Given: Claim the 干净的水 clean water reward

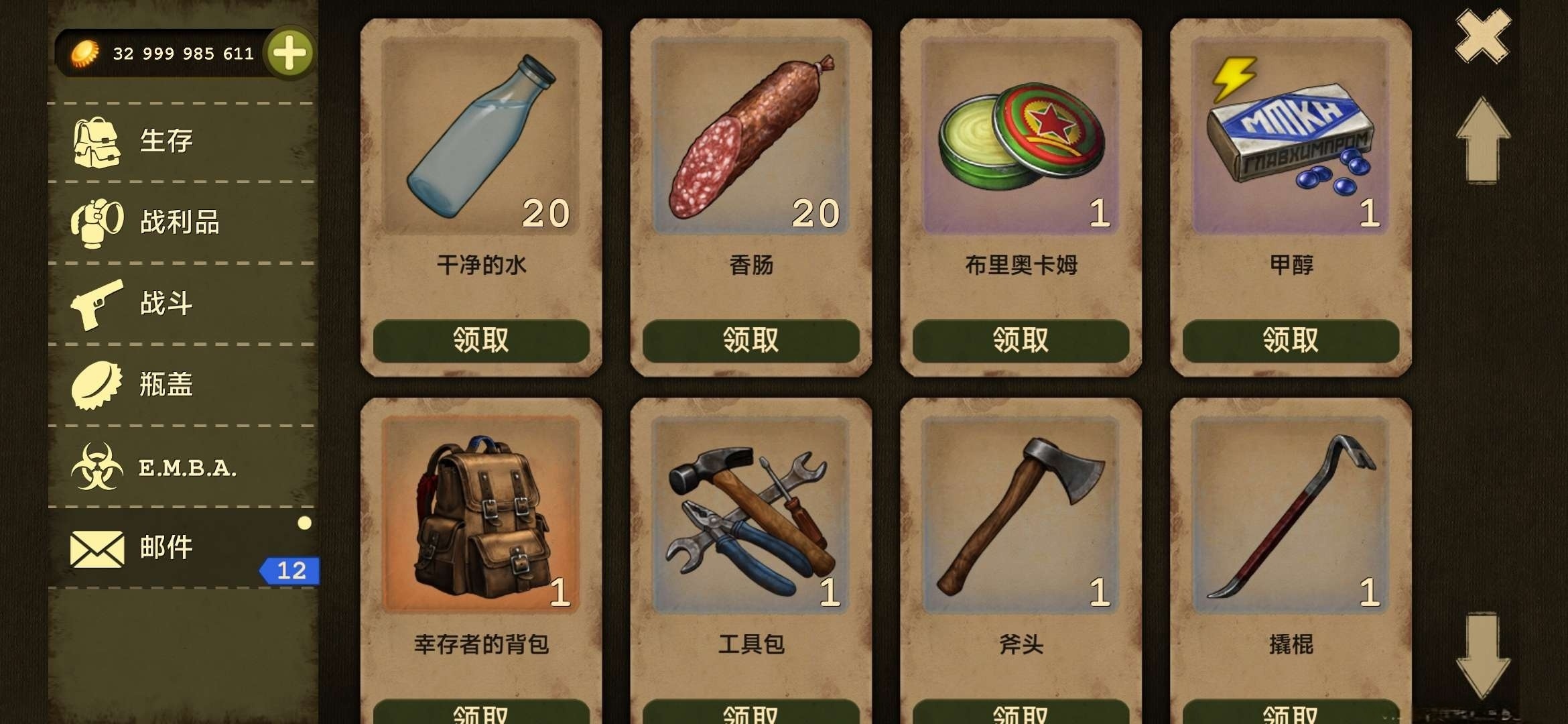Looking at the screenshot, I should coord(482,341).
